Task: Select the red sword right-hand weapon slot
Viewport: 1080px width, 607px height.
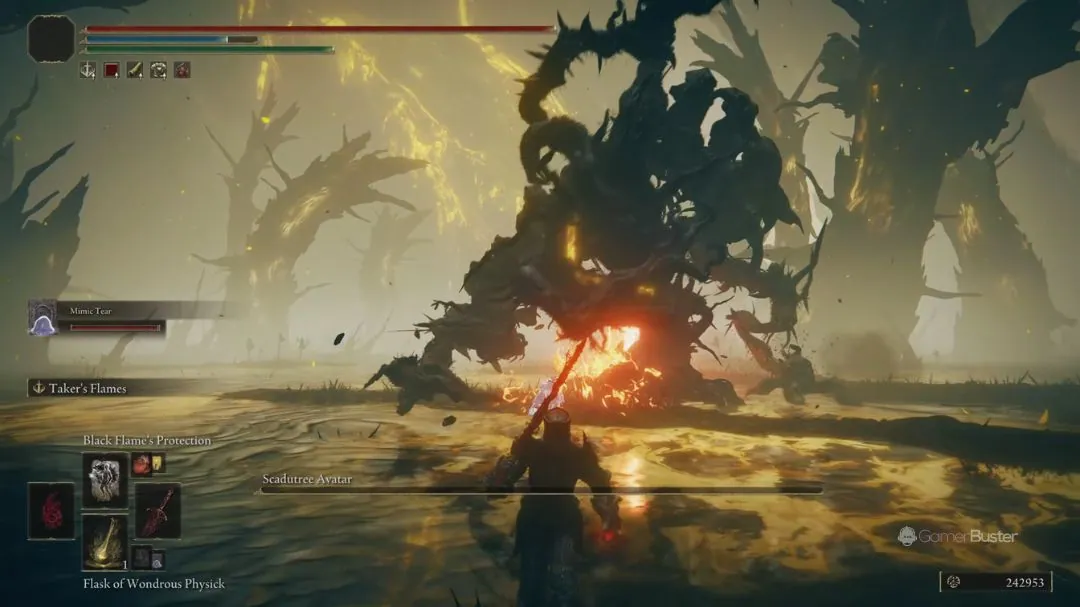Action: click(158, 510)
